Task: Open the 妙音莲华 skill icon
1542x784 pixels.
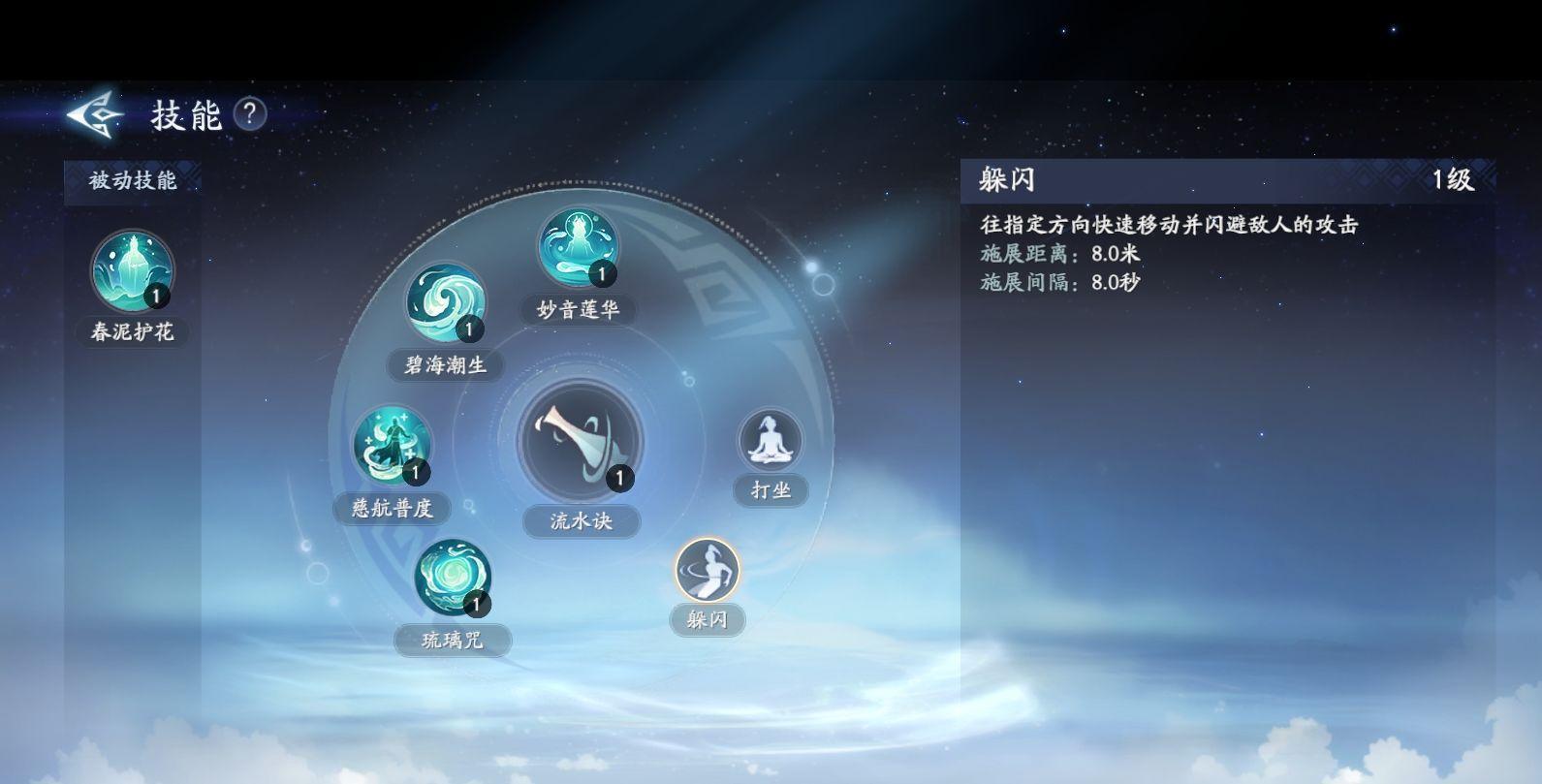Action: pyautogui.click(x=577, y=247)
